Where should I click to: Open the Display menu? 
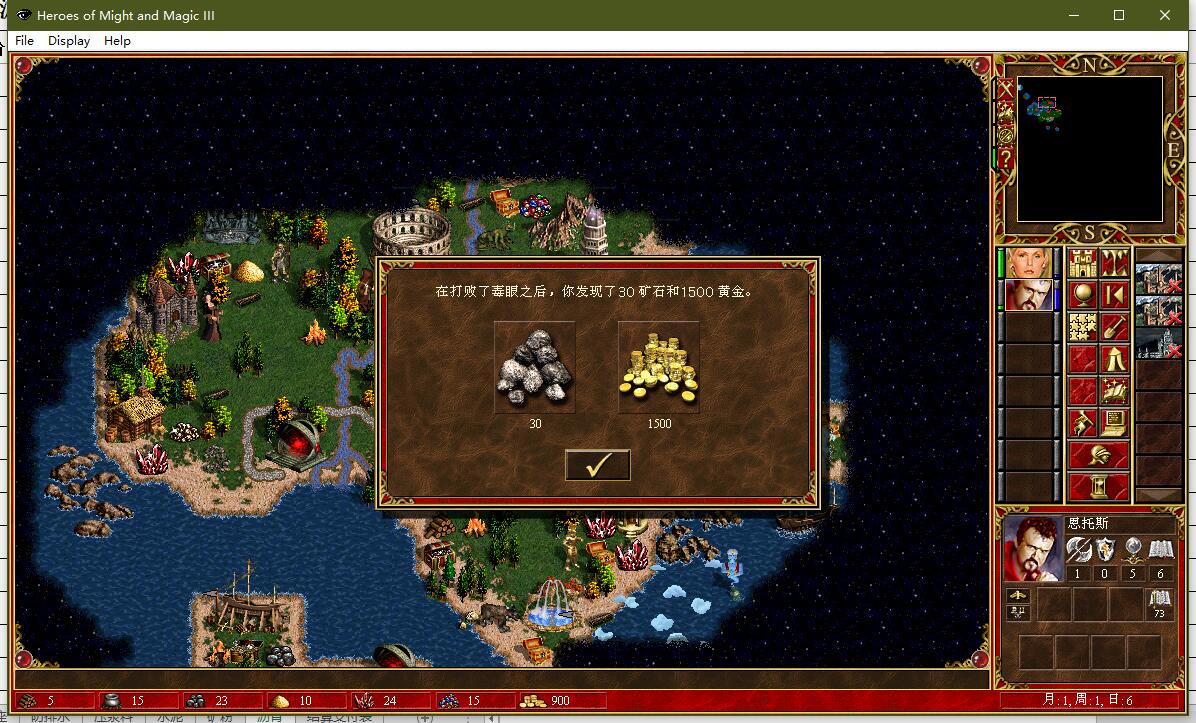pos(69,41)
